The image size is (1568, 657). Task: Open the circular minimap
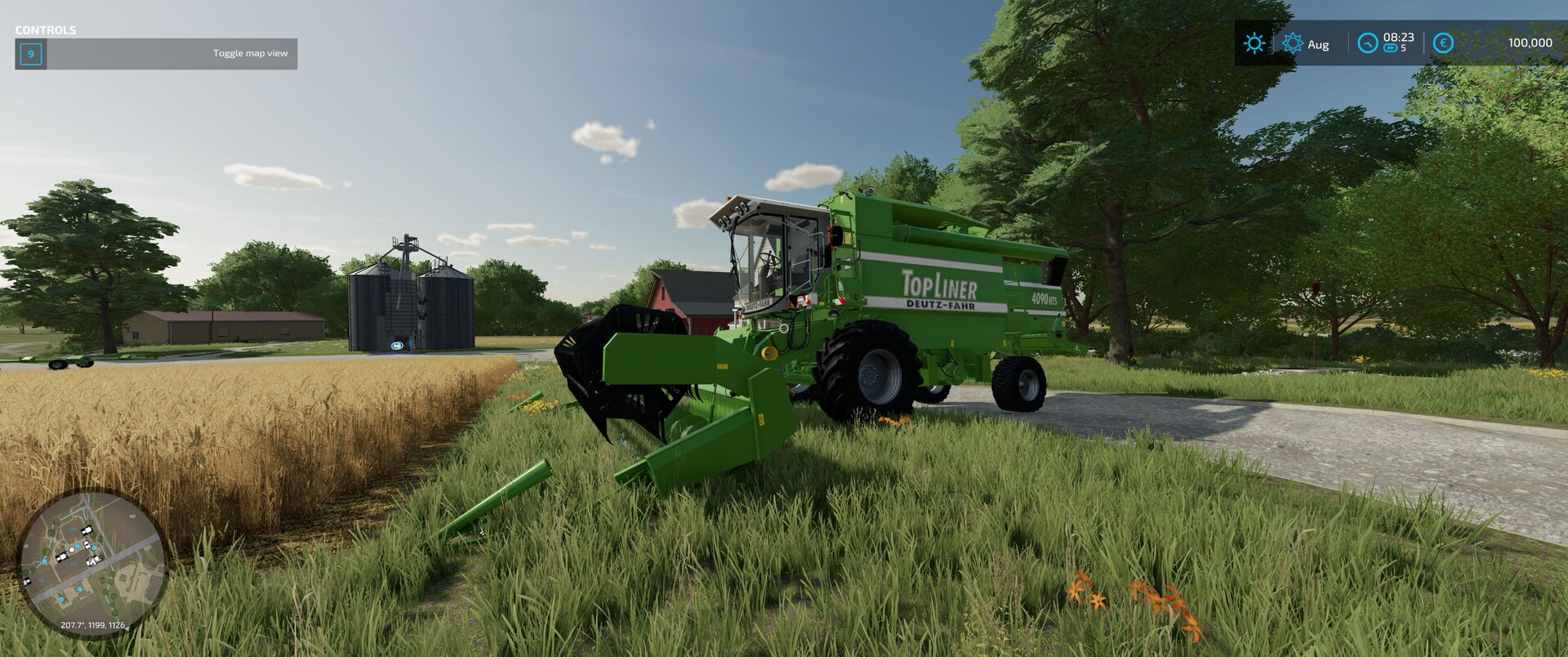point(92,563)
